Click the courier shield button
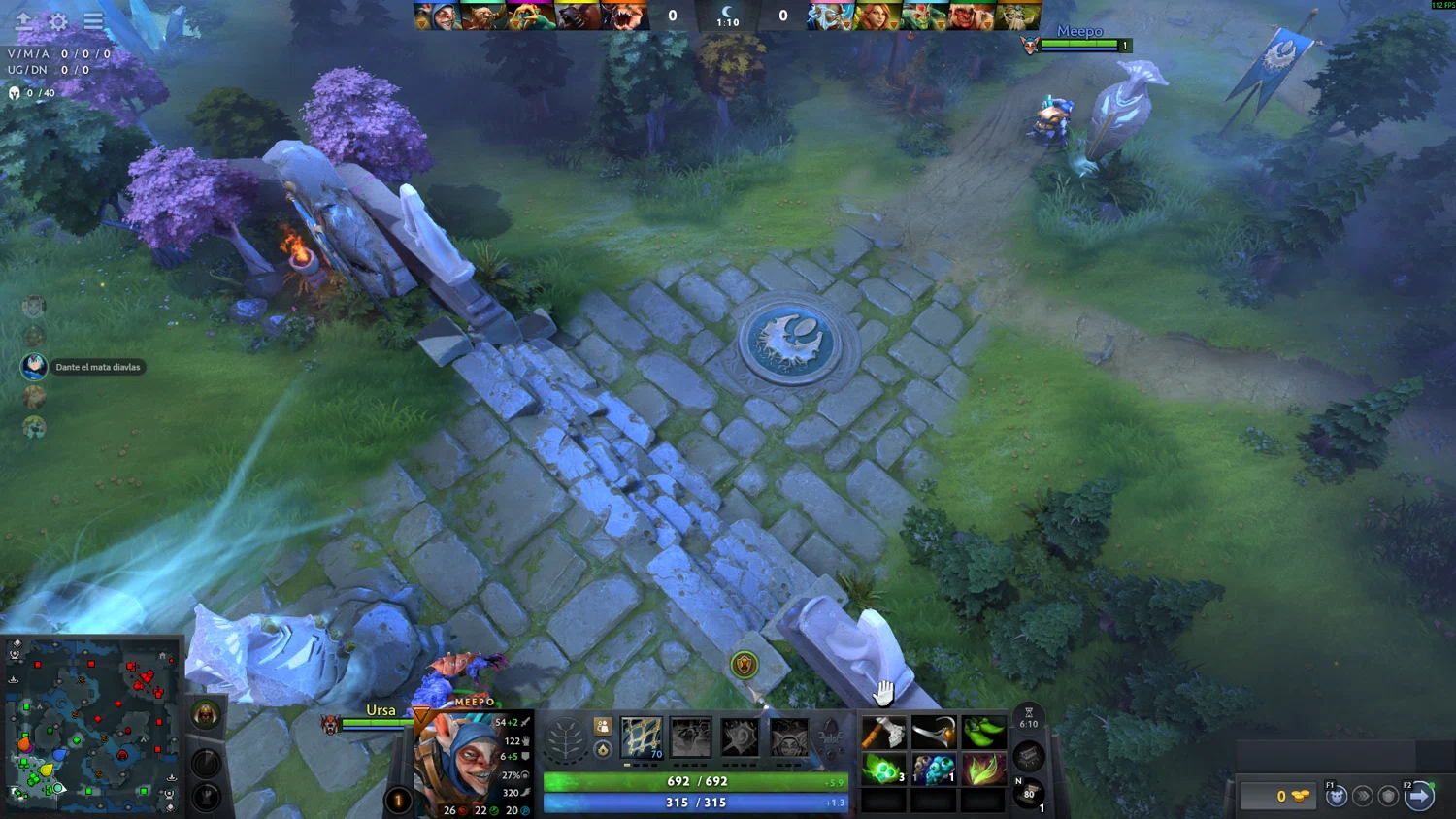Image resolution: width=1456 pixels, height=819 pixels. tap(1388, 796)
